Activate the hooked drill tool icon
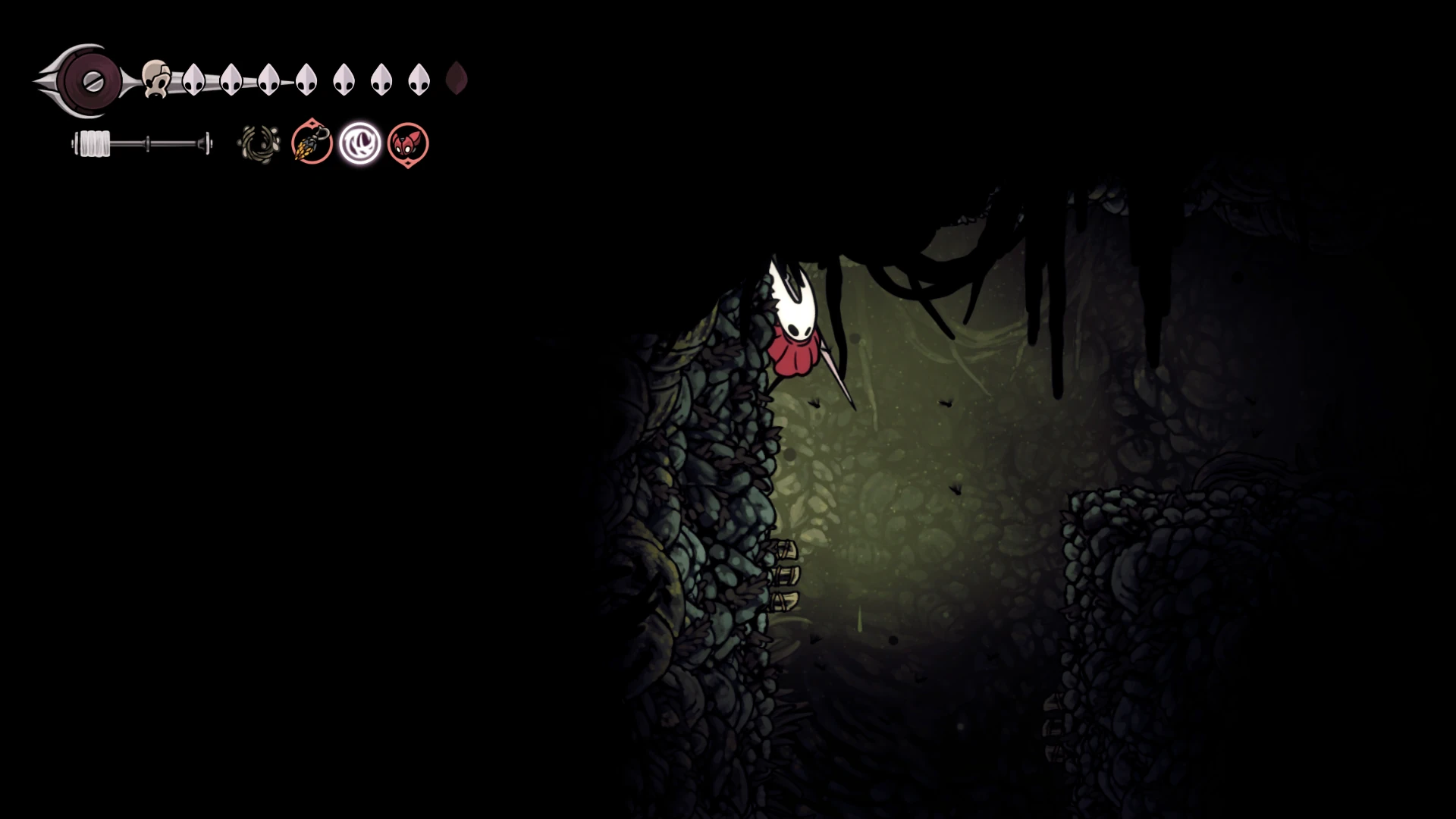The height and width of the screenshot is (819, 1456). click(x=312, y=143)
